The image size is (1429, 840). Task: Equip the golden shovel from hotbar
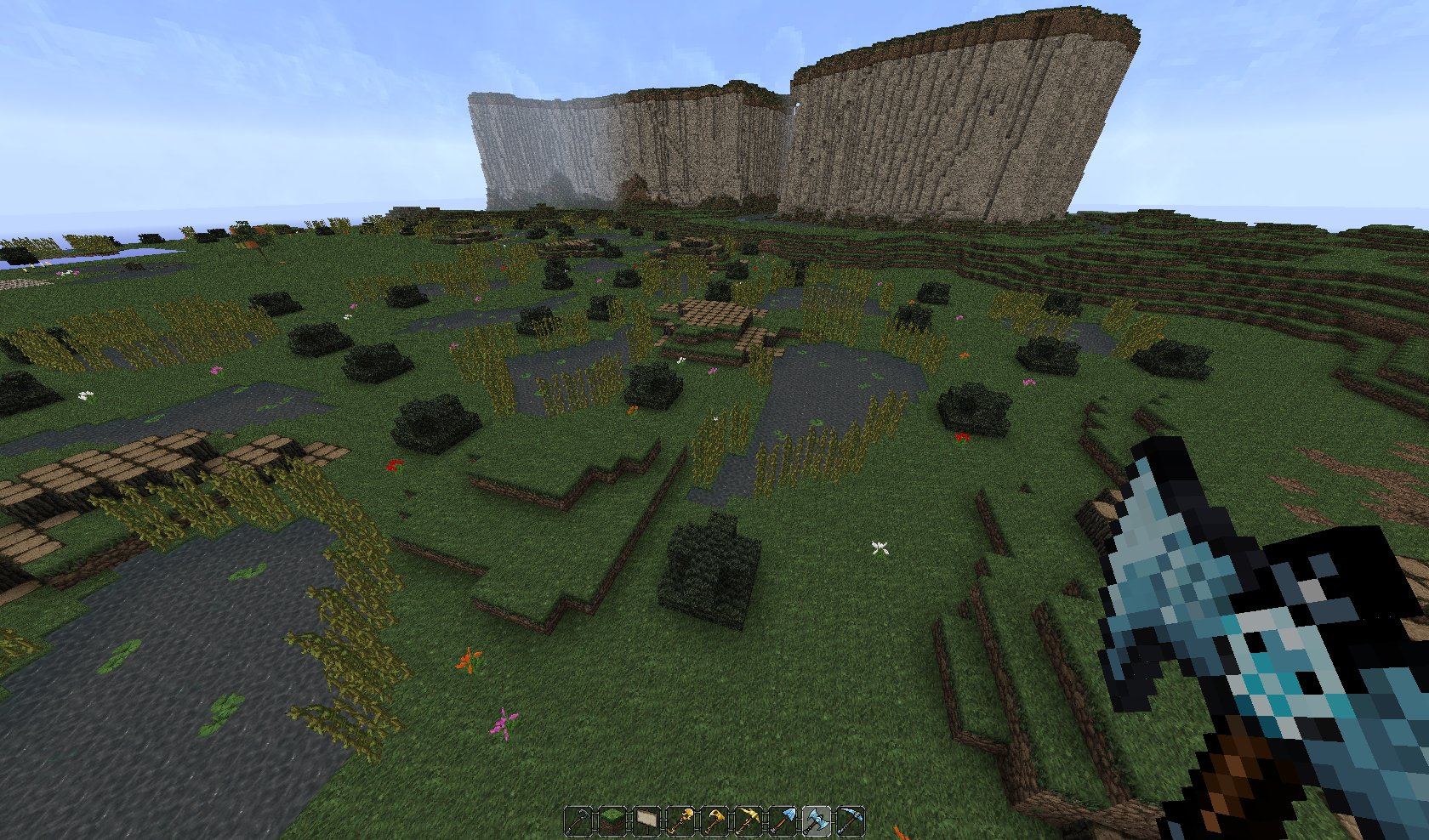[681, 821]
